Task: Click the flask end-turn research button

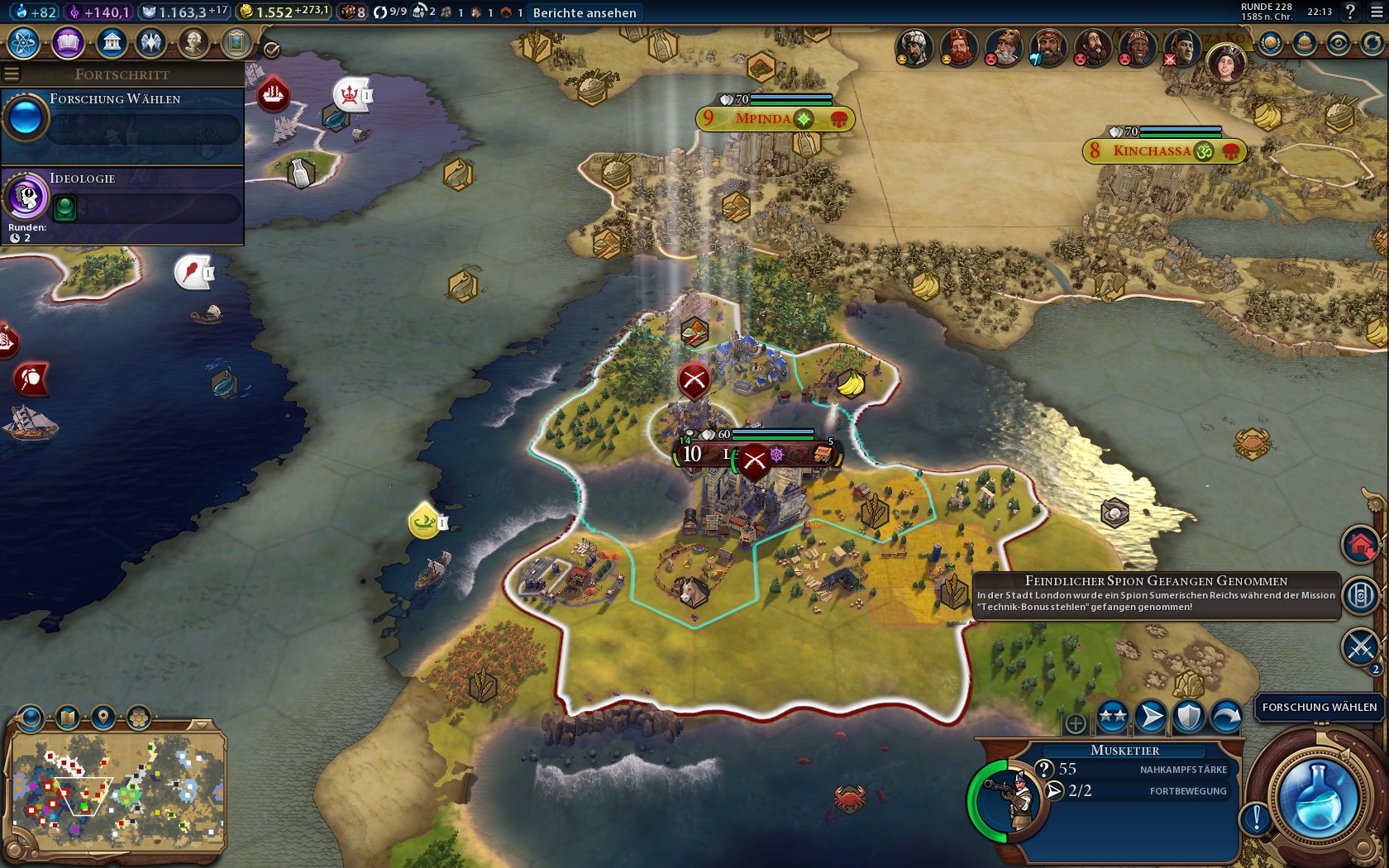Action: 1317,798
